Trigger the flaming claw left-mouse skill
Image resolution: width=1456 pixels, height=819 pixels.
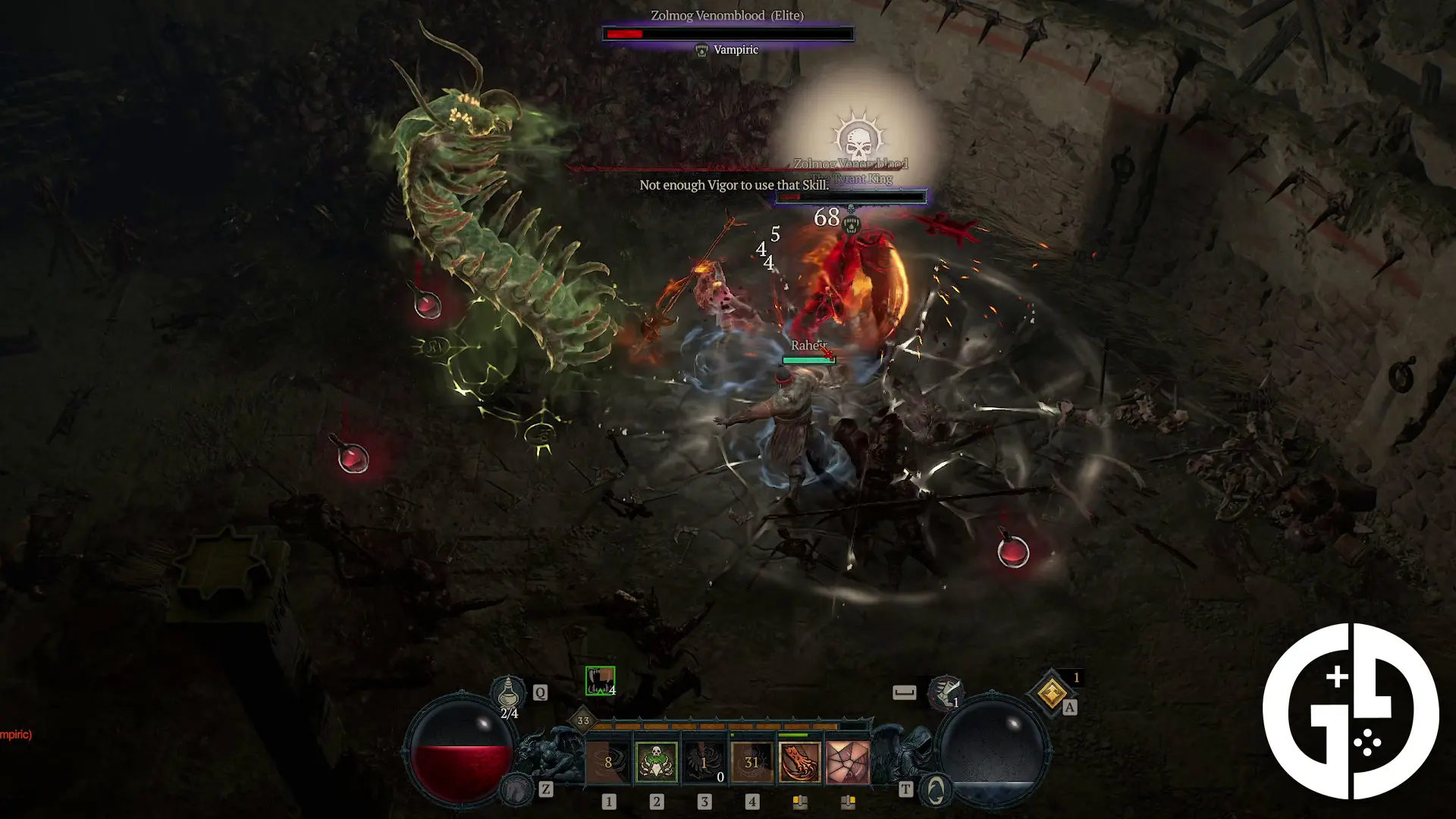click(800, 761)
